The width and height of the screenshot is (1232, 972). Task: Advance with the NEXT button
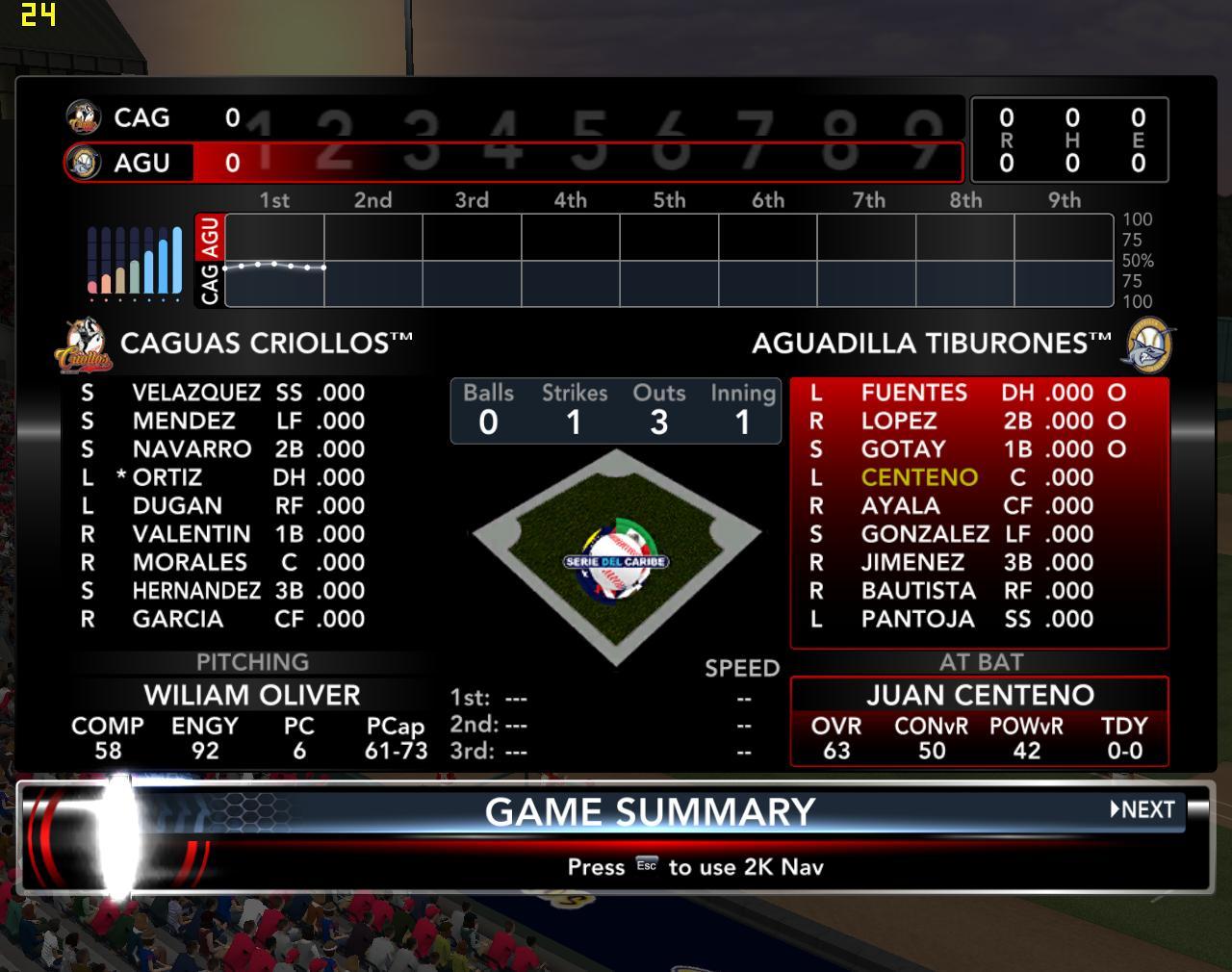coord(1143,809)
